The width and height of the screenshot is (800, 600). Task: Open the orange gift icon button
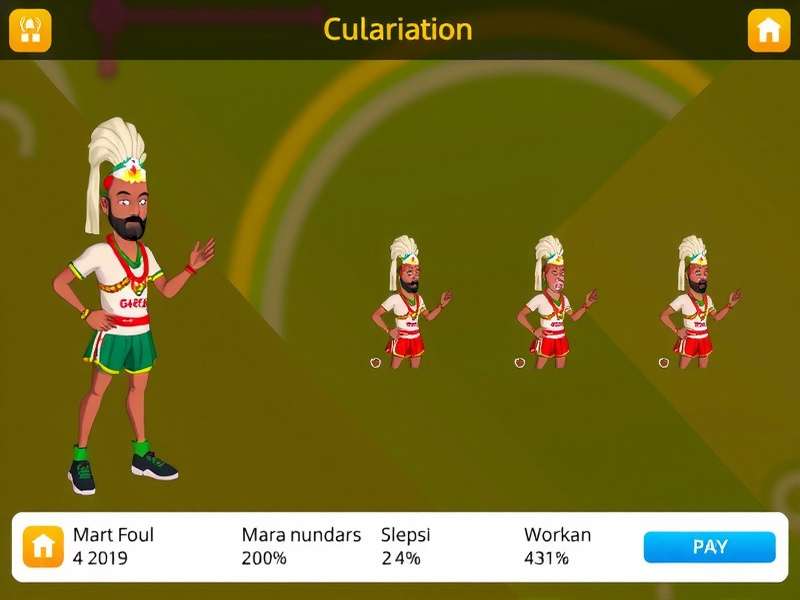click(x=30, y=30)
